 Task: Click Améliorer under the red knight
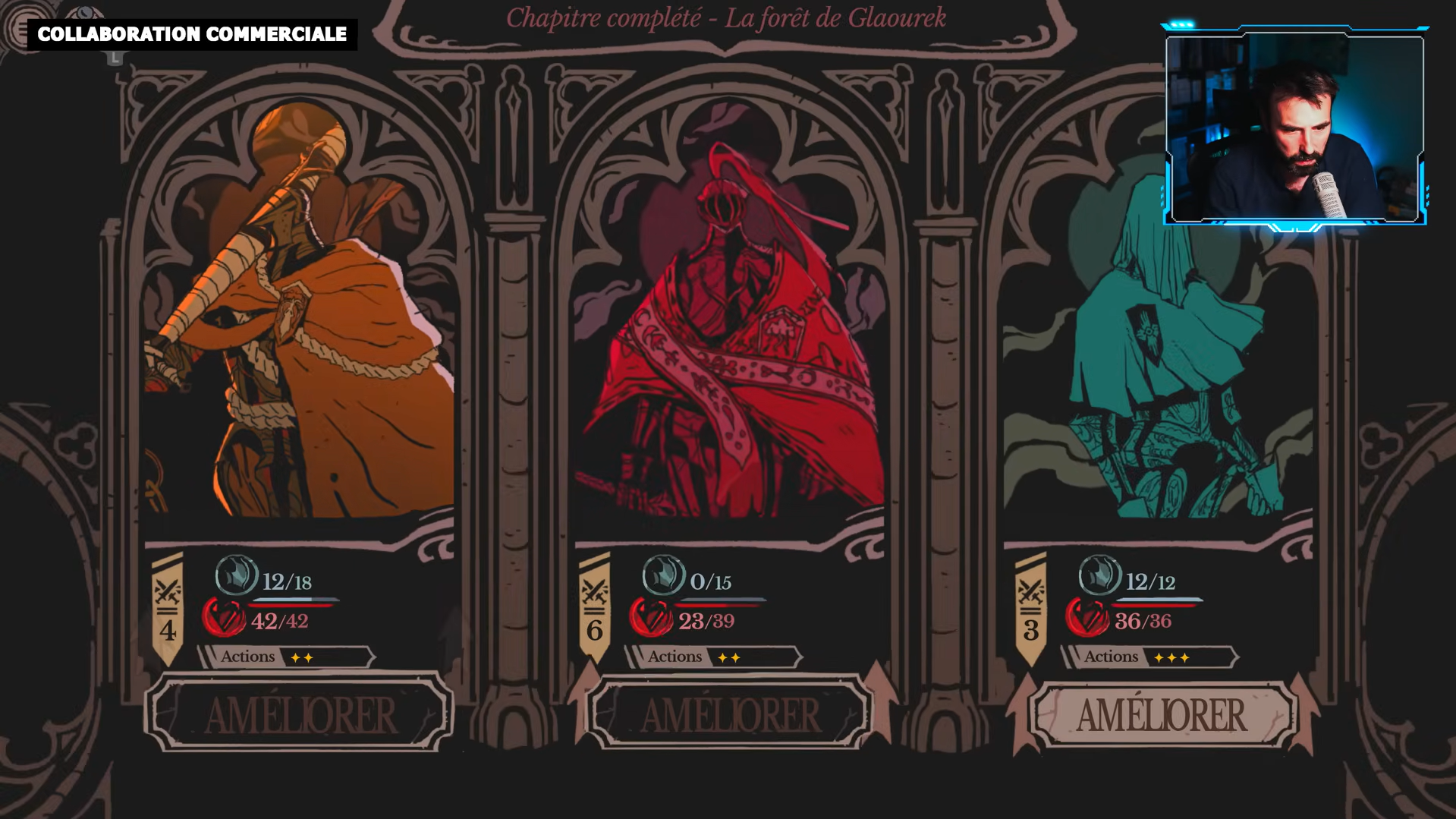pos(730,714)
